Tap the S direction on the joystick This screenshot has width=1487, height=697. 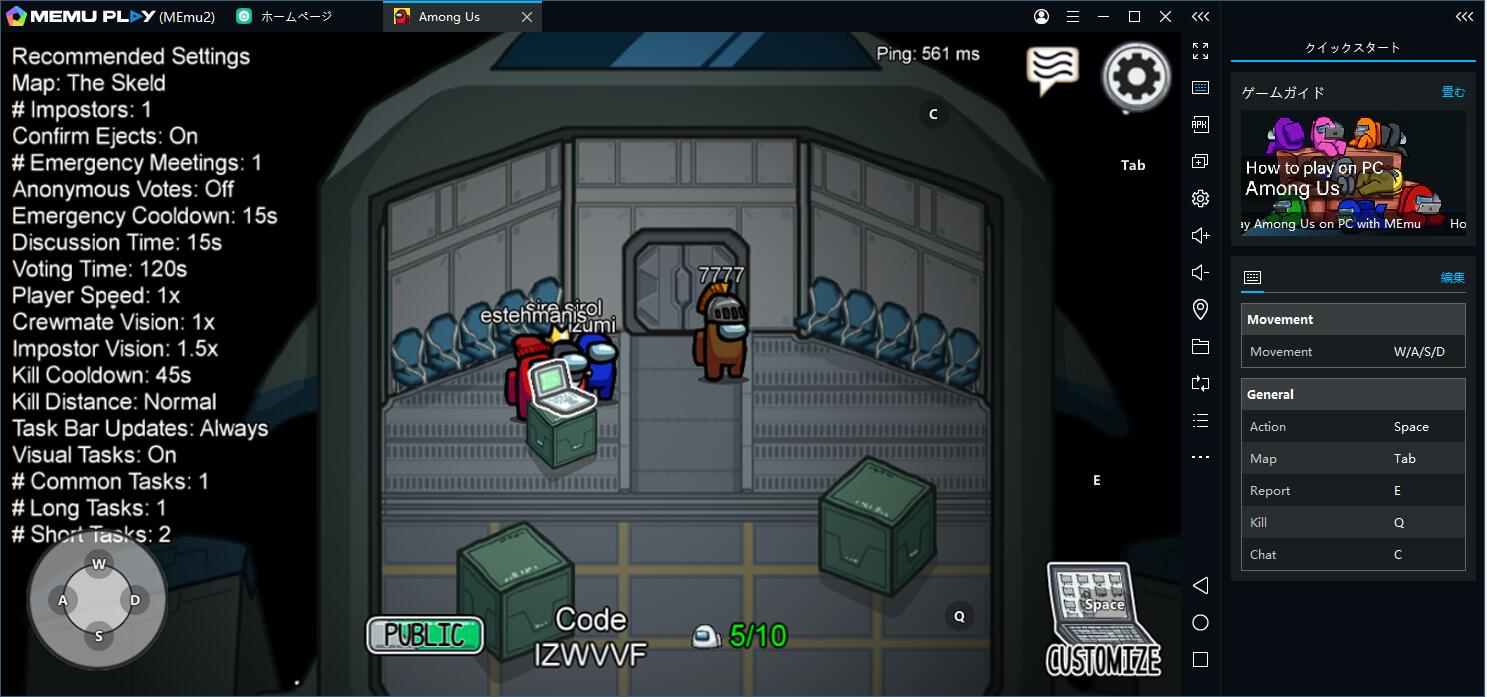98,636
